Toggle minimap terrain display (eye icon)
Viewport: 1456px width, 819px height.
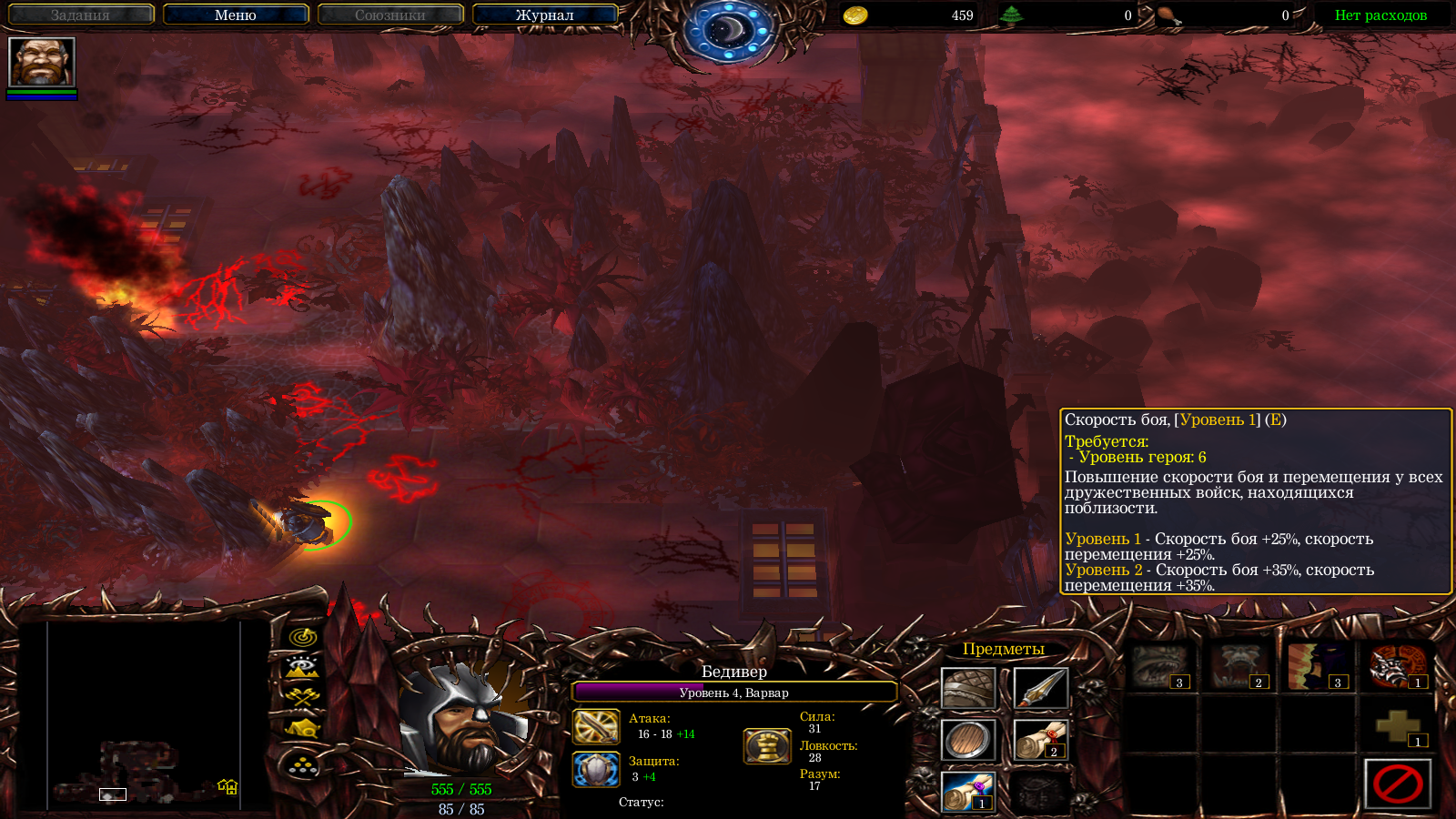pos(303,667)
